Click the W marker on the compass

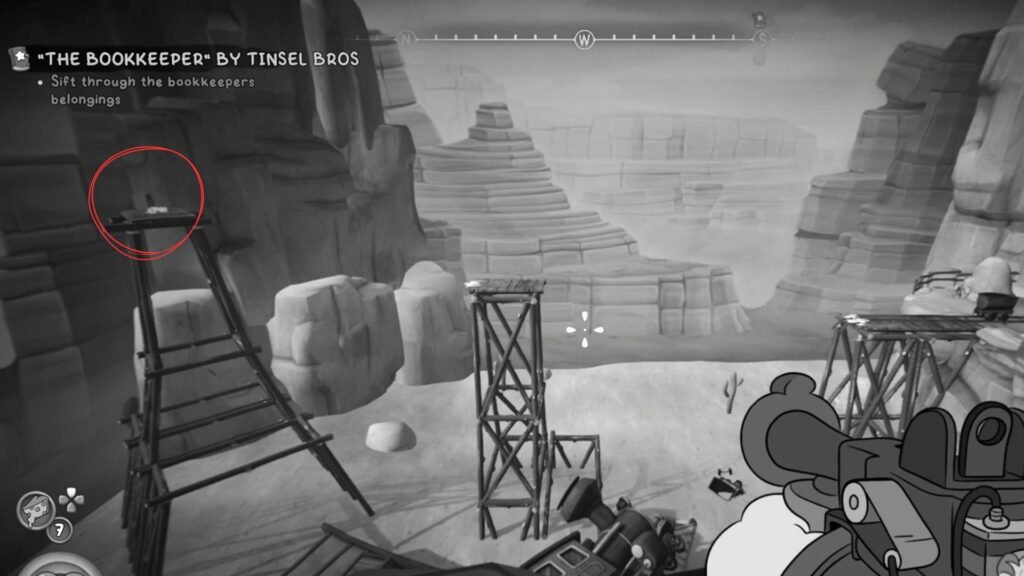click(x=584, y=40)
